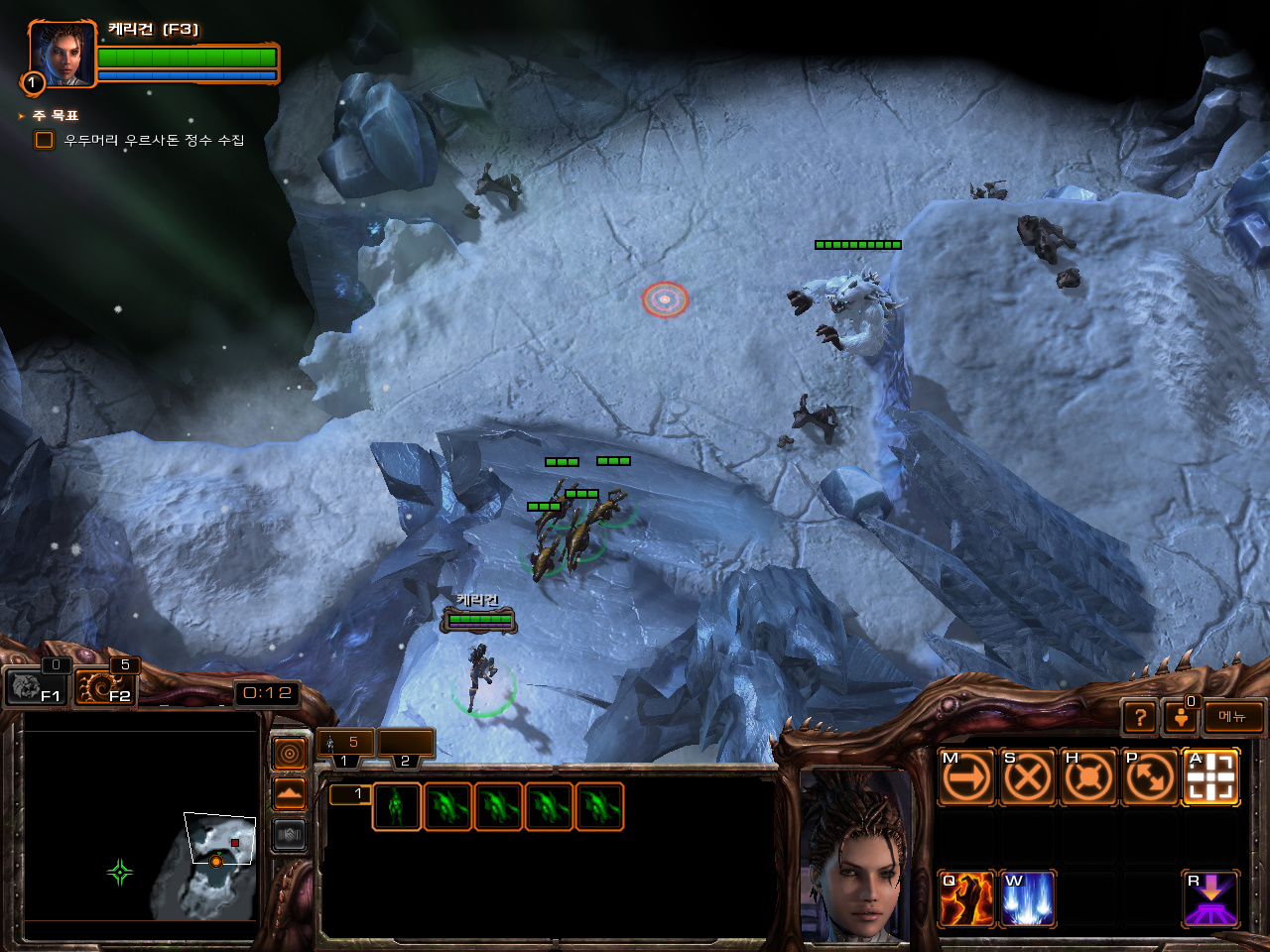The height and width of the screenshot is (952, 1270).
Task: Activate the purple R ability
Action: click(1210, 898)
